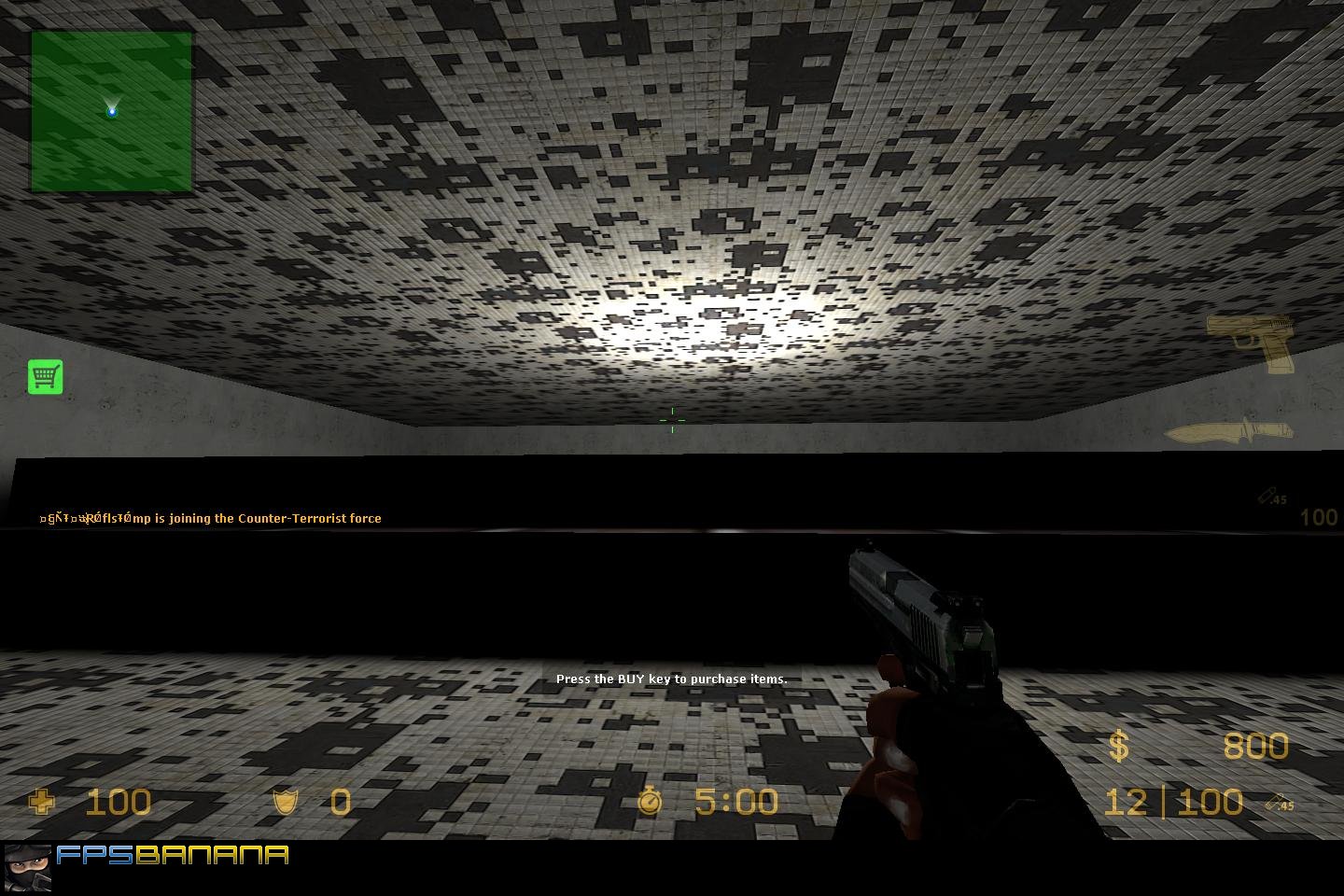This screenshot has width=1344, height=896.
Task: Click the health value reading 100
Action: click(119, 801)
